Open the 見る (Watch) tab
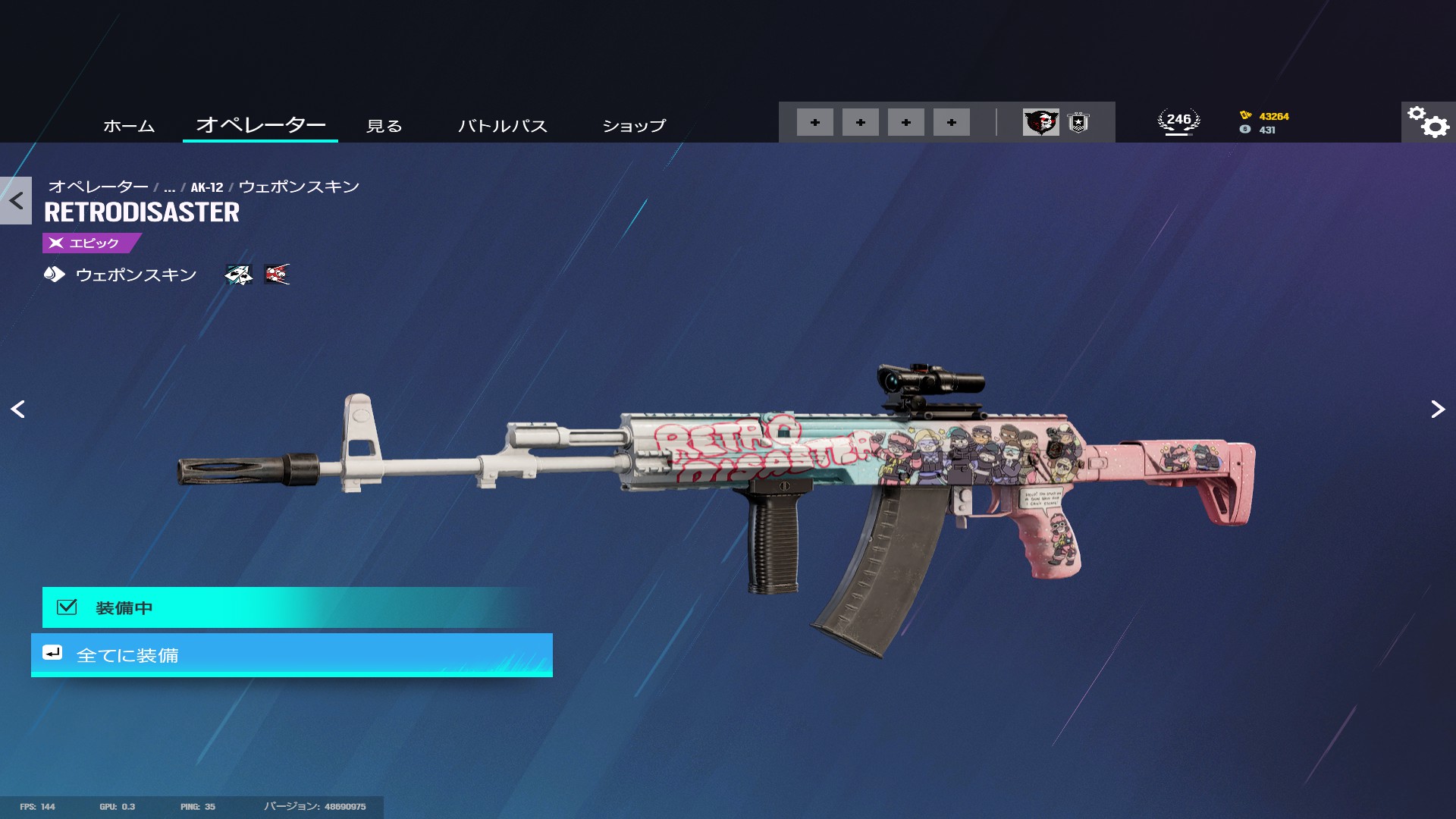The height and width of the screenshot is (819, 1456). click(384, 126)
